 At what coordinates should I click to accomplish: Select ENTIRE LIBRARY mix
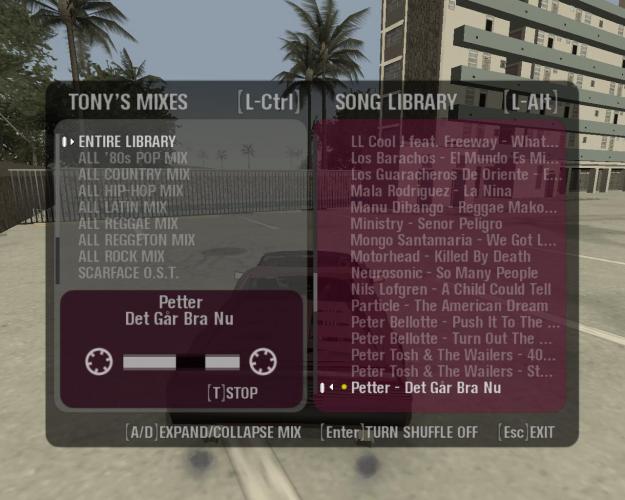[x=127, y=142]
